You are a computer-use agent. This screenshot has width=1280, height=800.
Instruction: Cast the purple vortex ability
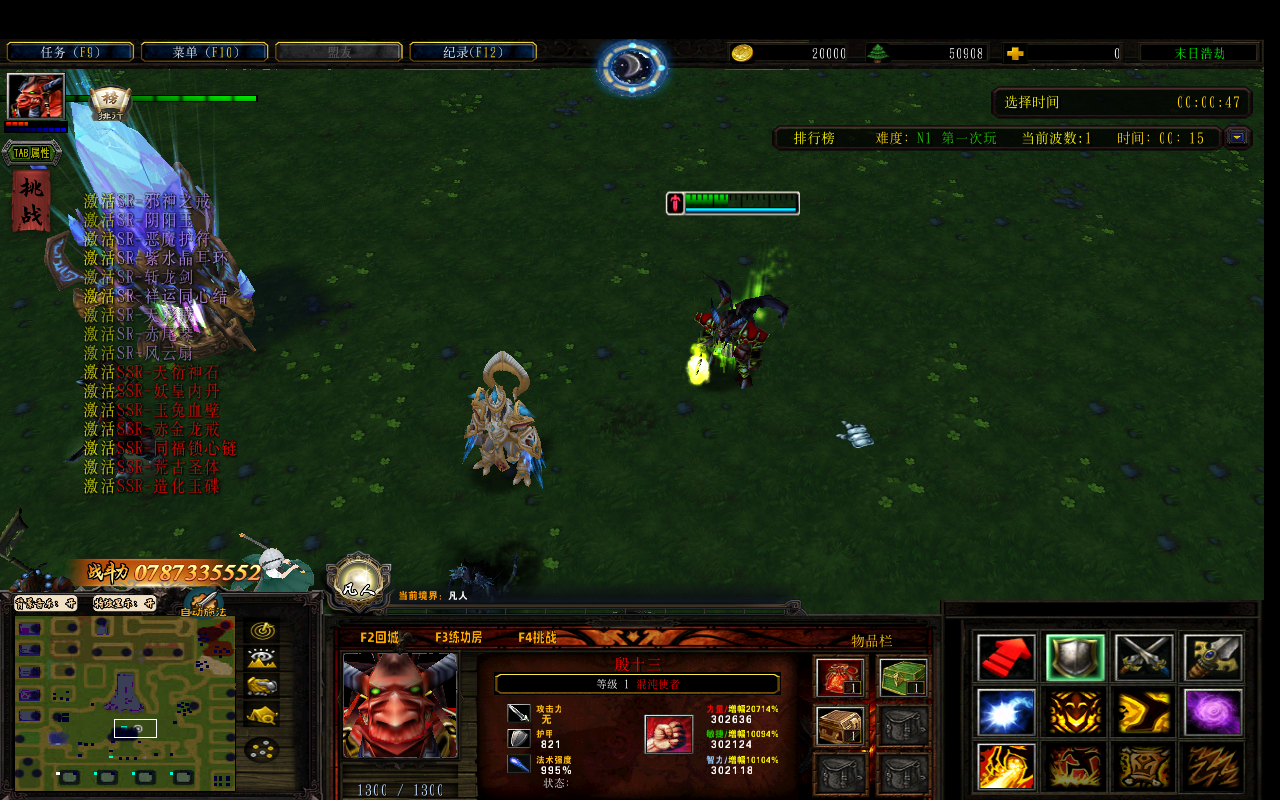pos(1212,712)
